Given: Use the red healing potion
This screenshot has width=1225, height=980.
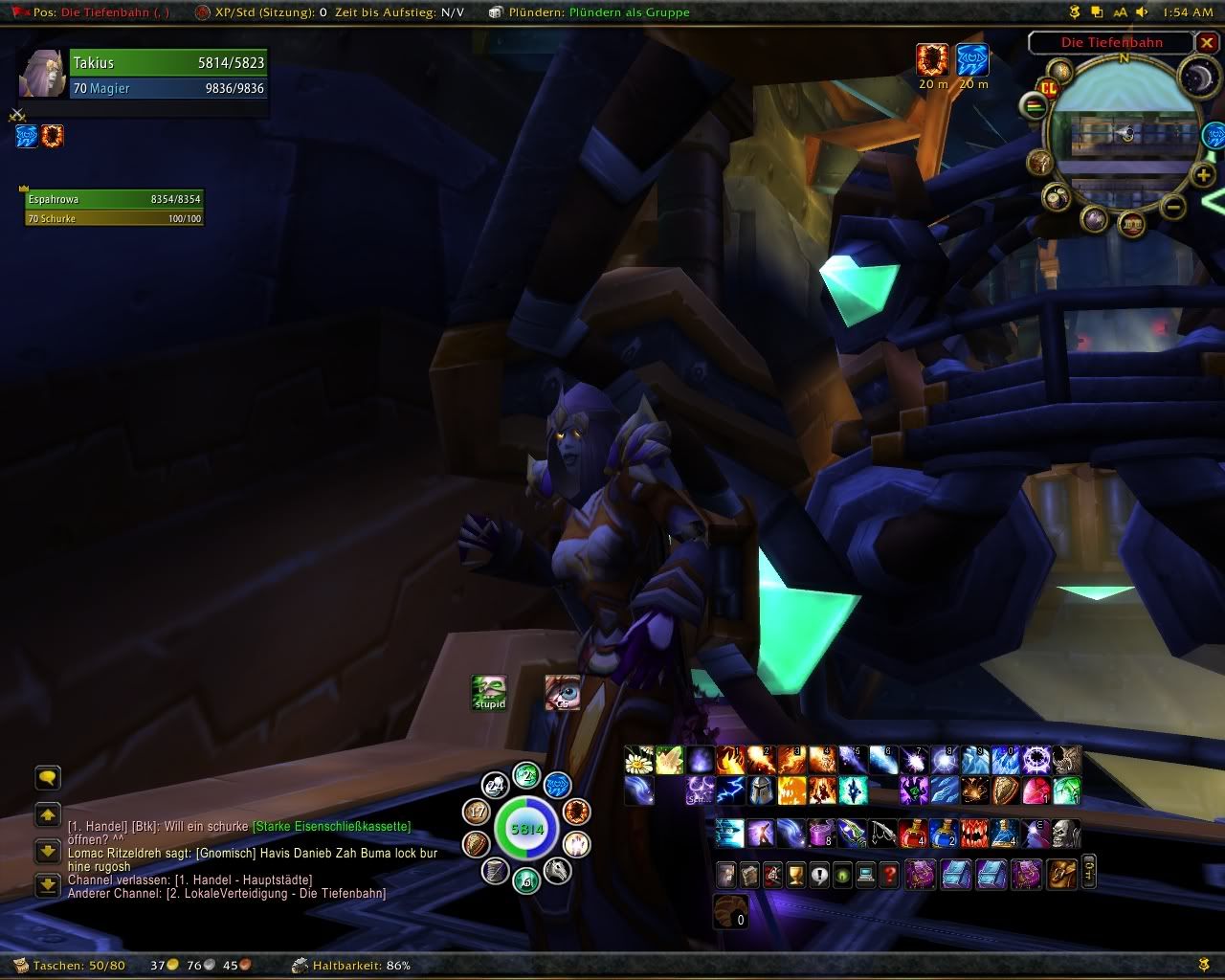Looking at the screenshot, I should [x=912, y=833].
